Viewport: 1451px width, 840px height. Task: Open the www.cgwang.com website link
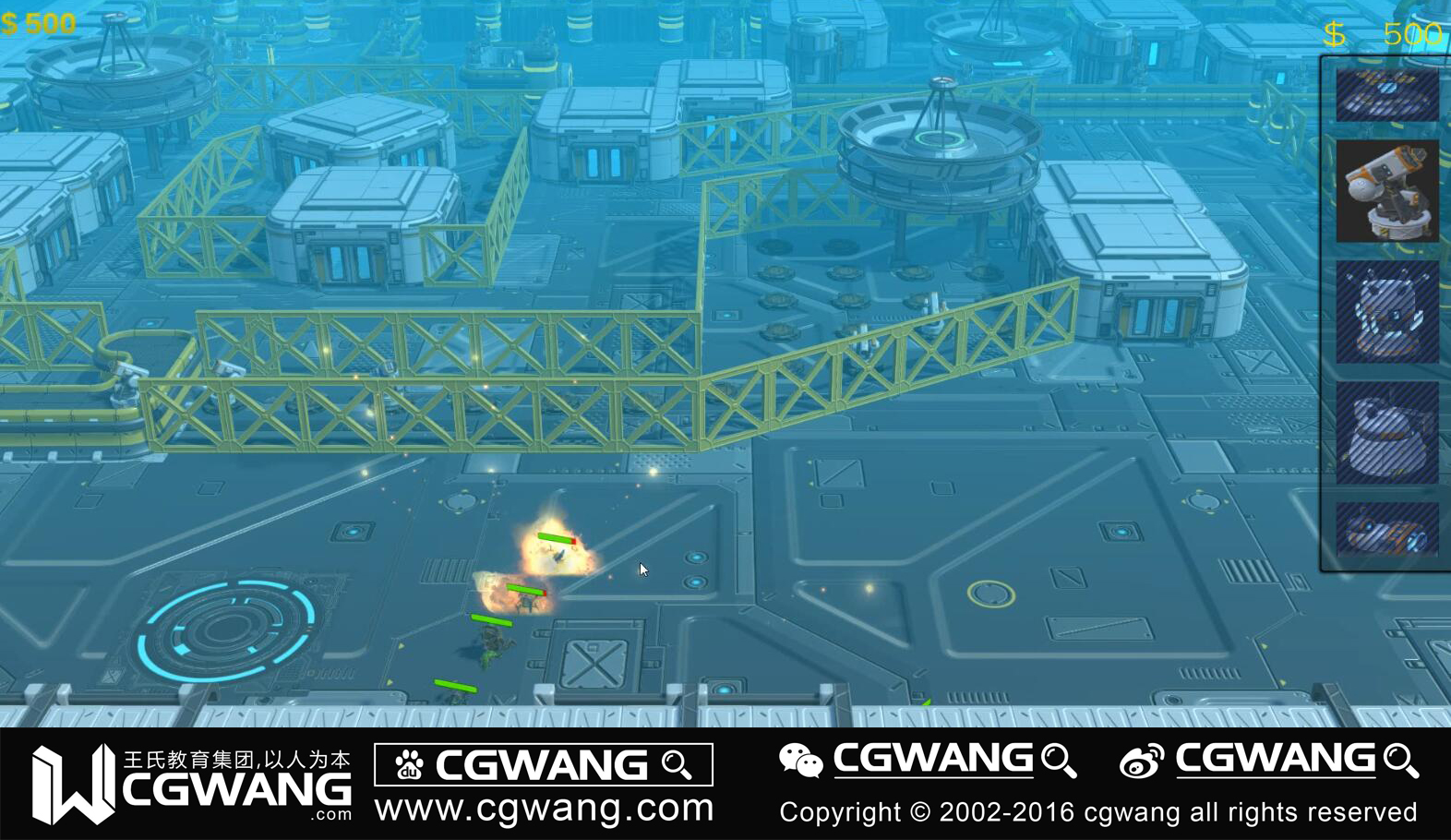coord(544,809)
